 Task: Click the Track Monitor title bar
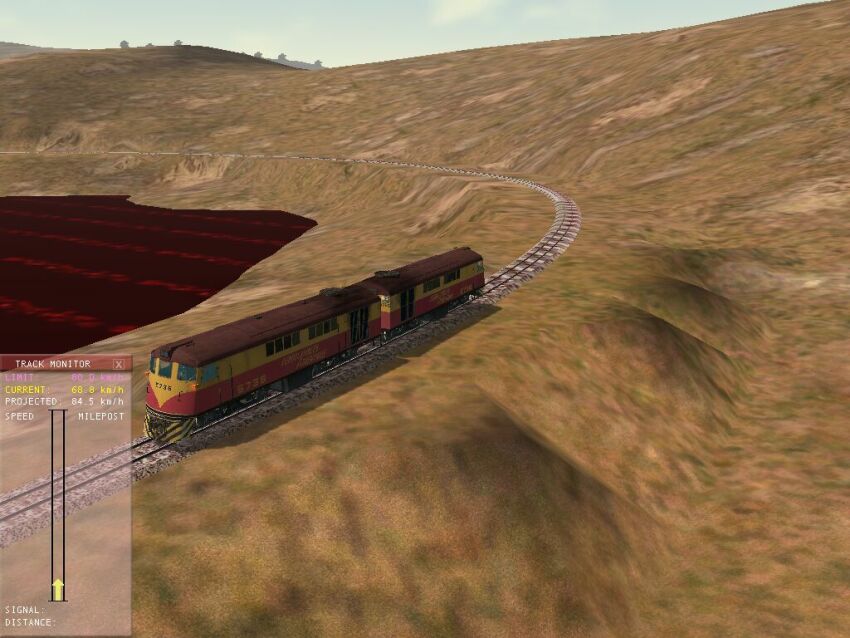(53, 364)
